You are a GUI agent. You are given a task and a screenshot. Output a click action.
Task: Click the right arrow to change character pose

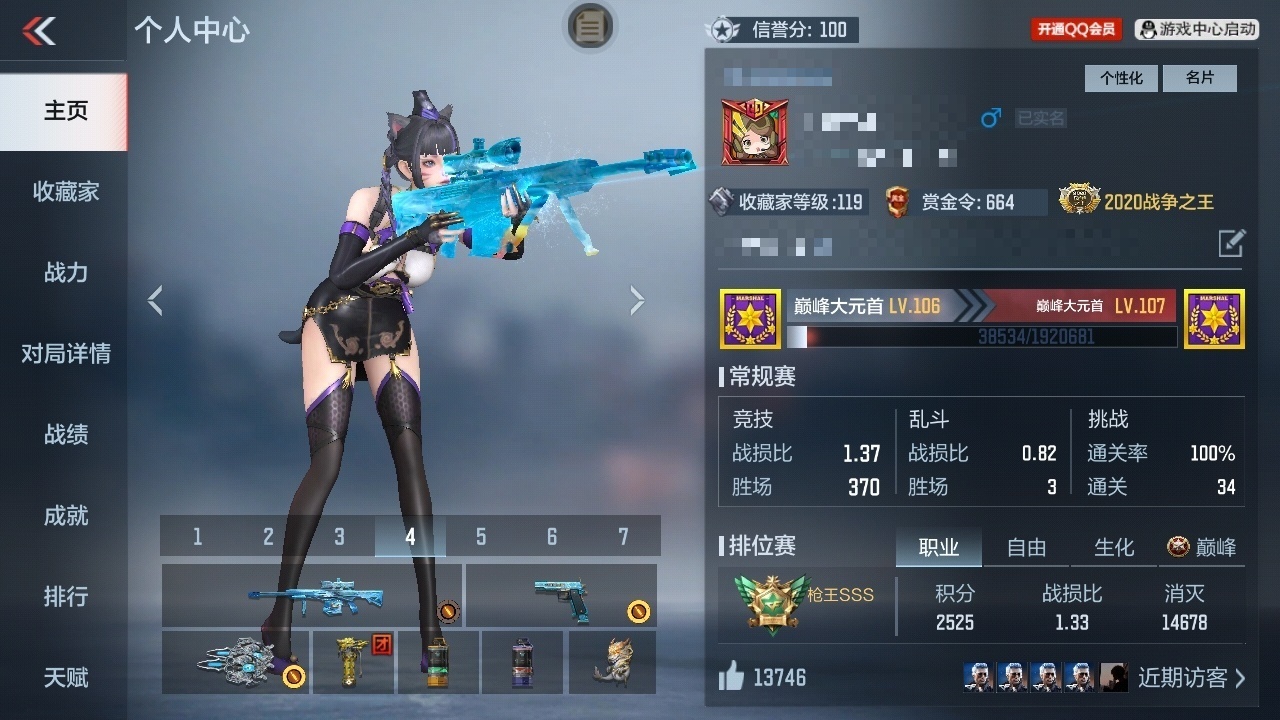637,299
